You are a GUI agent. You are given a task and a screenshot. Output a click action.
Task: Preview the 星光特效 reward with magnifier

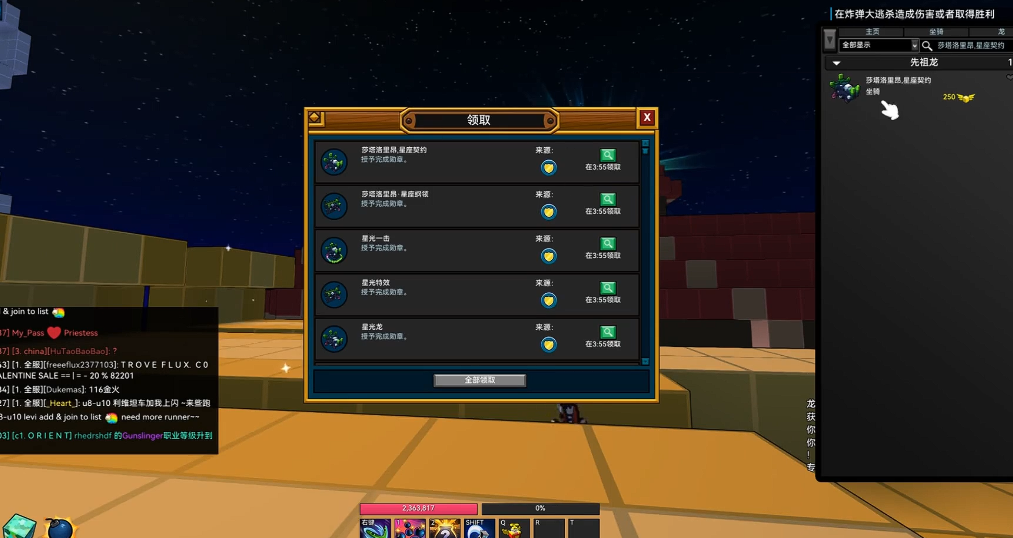tap(607, 288)
